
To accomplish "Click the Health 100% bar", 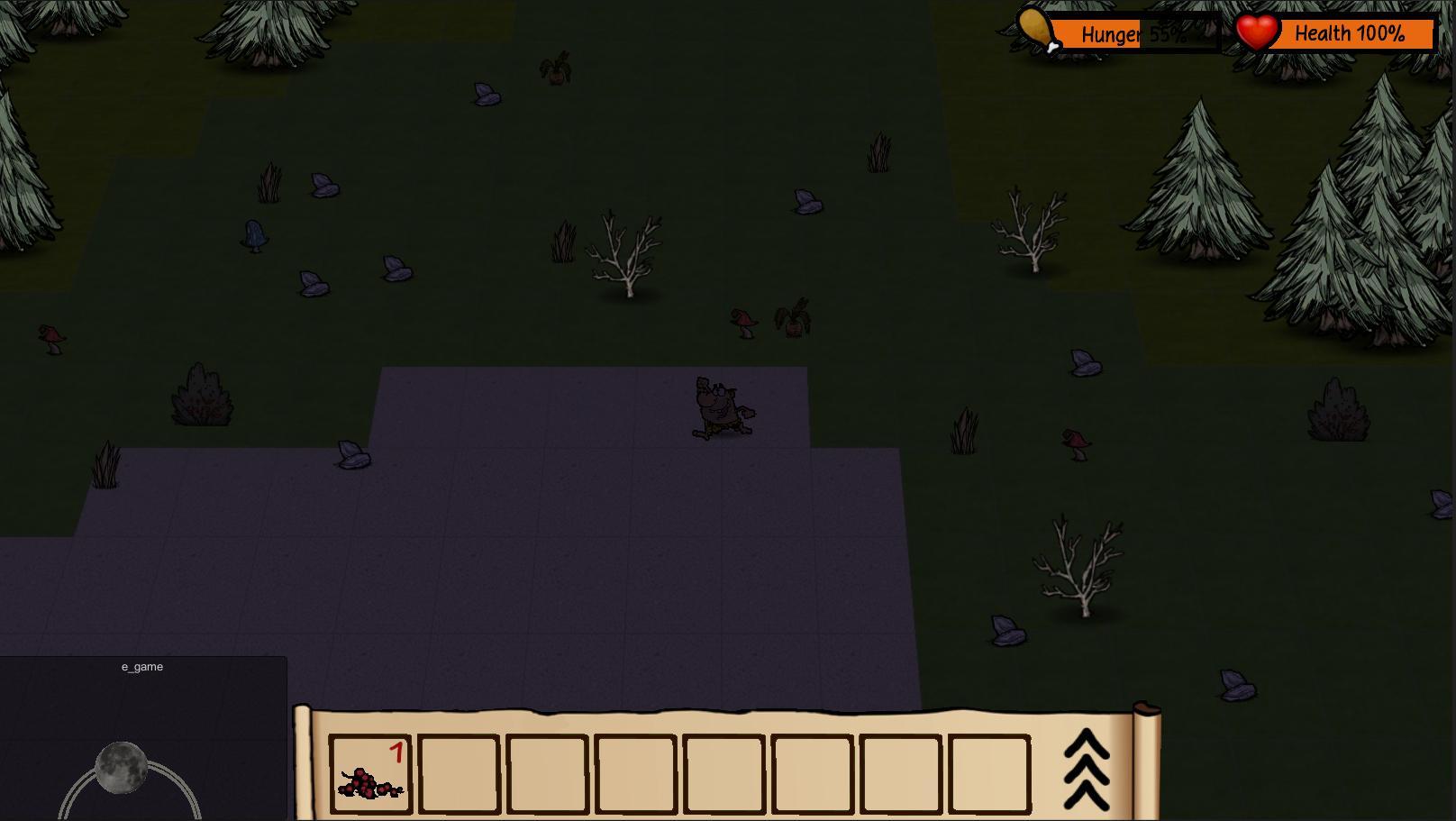I will [1349, 35].
